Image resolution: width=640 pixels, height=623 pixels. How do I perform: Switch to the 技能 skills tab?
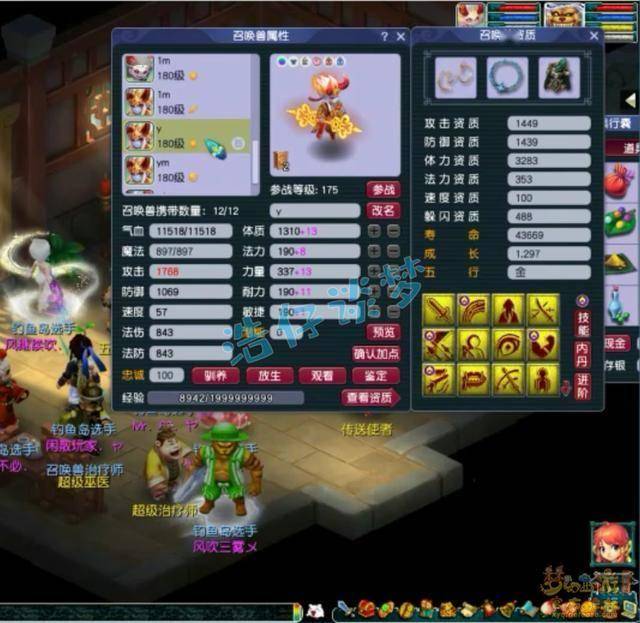point(583,323)
